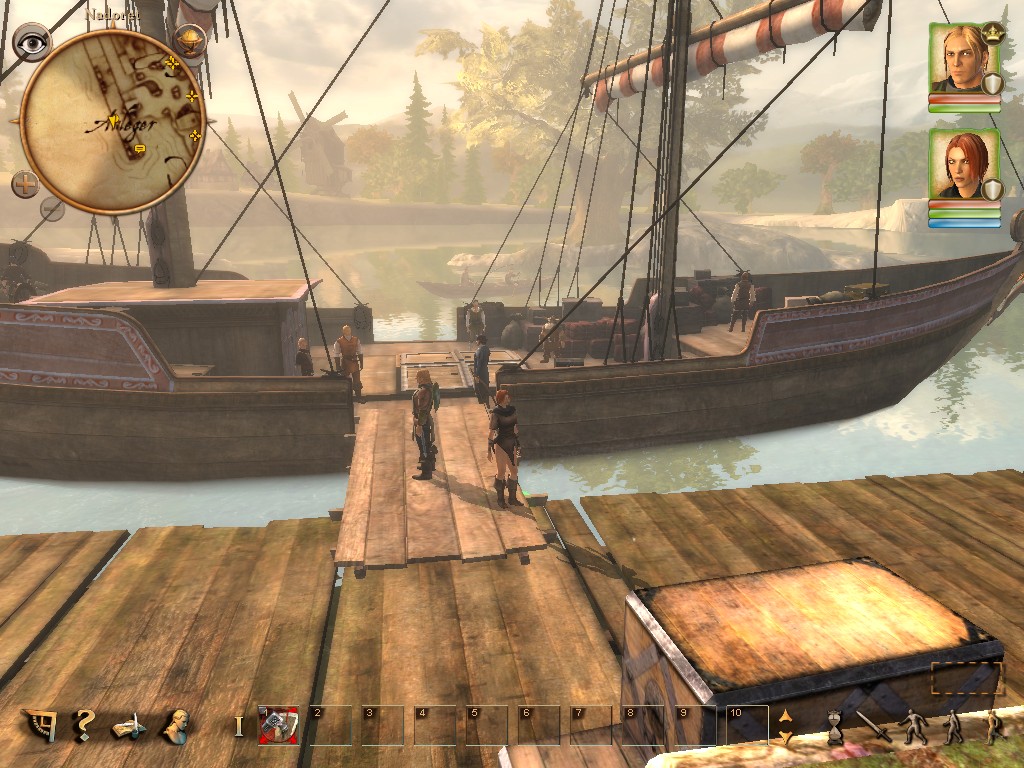Select the blond male hero portrait
This screenshot has height=768, width=1024.
962,58
